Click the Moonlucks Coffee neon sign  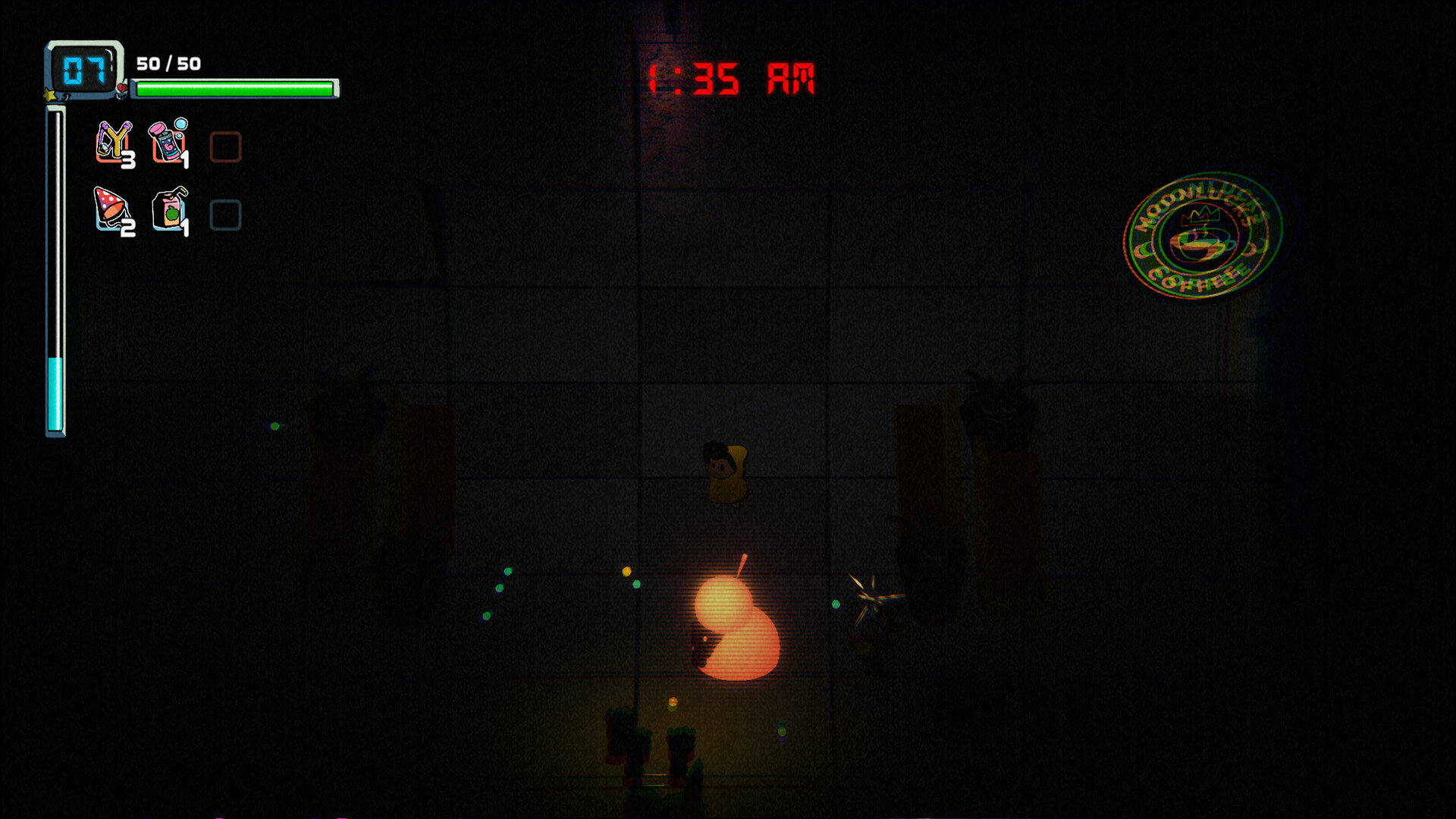point(1203,239)
